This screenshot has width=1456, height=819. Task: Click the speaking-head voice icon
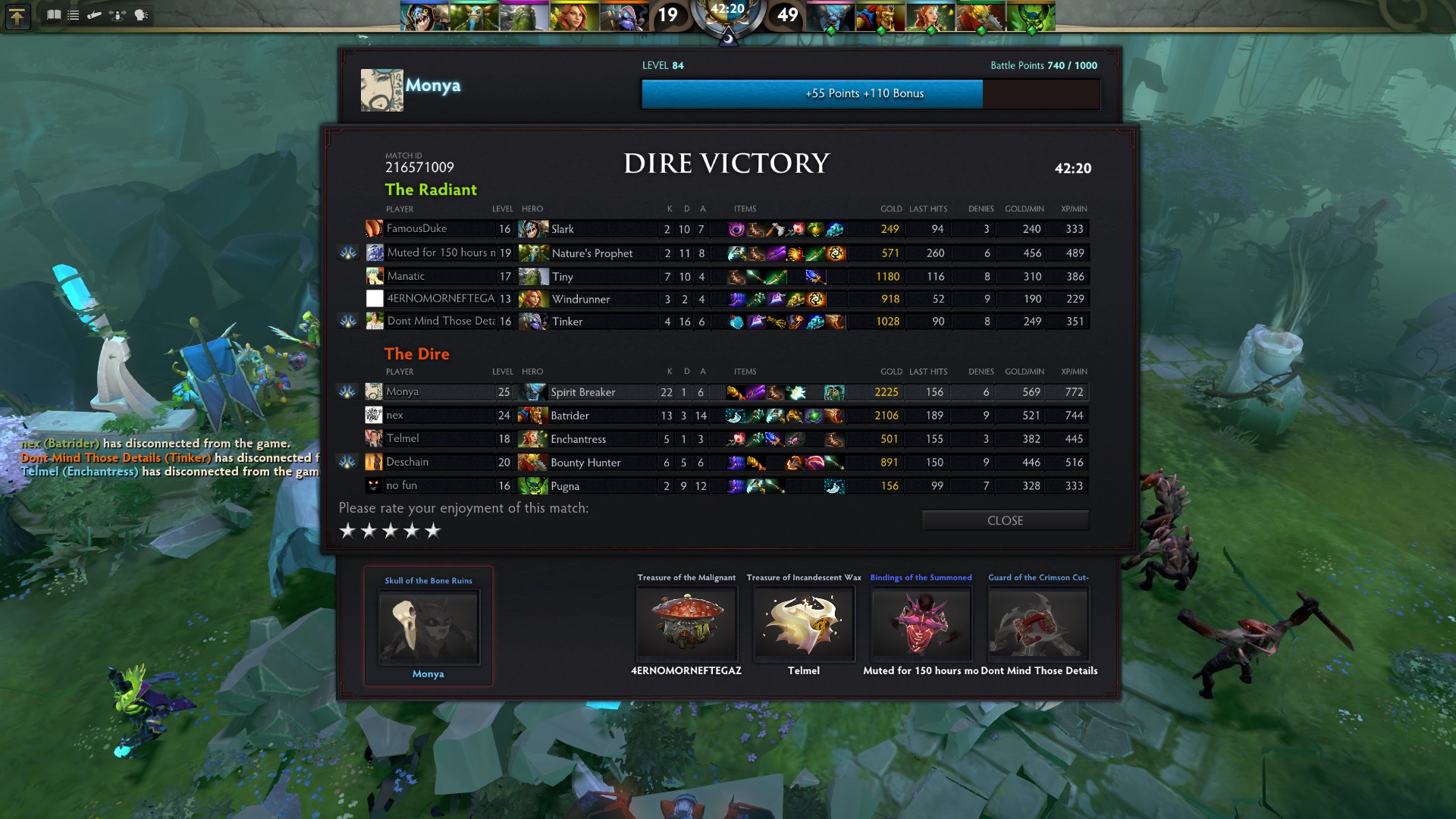tap(141, 15)
